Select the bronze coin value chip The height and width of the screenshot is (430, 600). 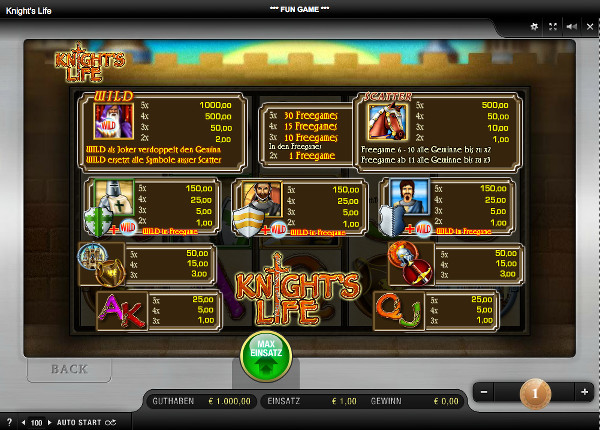[534, 393]
